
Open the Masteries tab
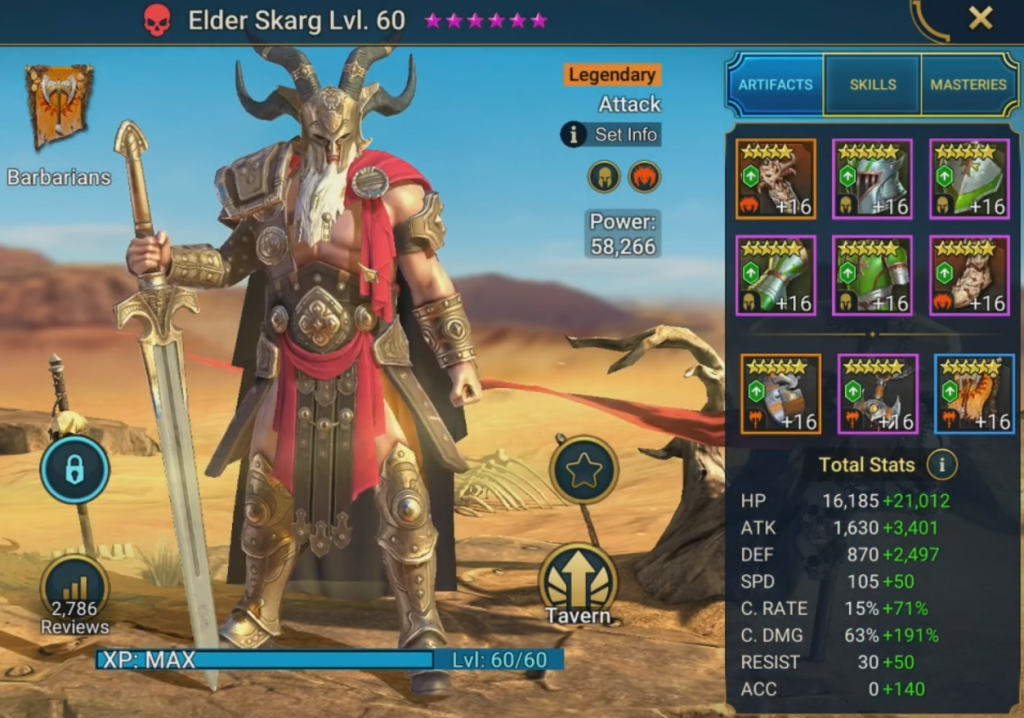click(x=968, y=85)
